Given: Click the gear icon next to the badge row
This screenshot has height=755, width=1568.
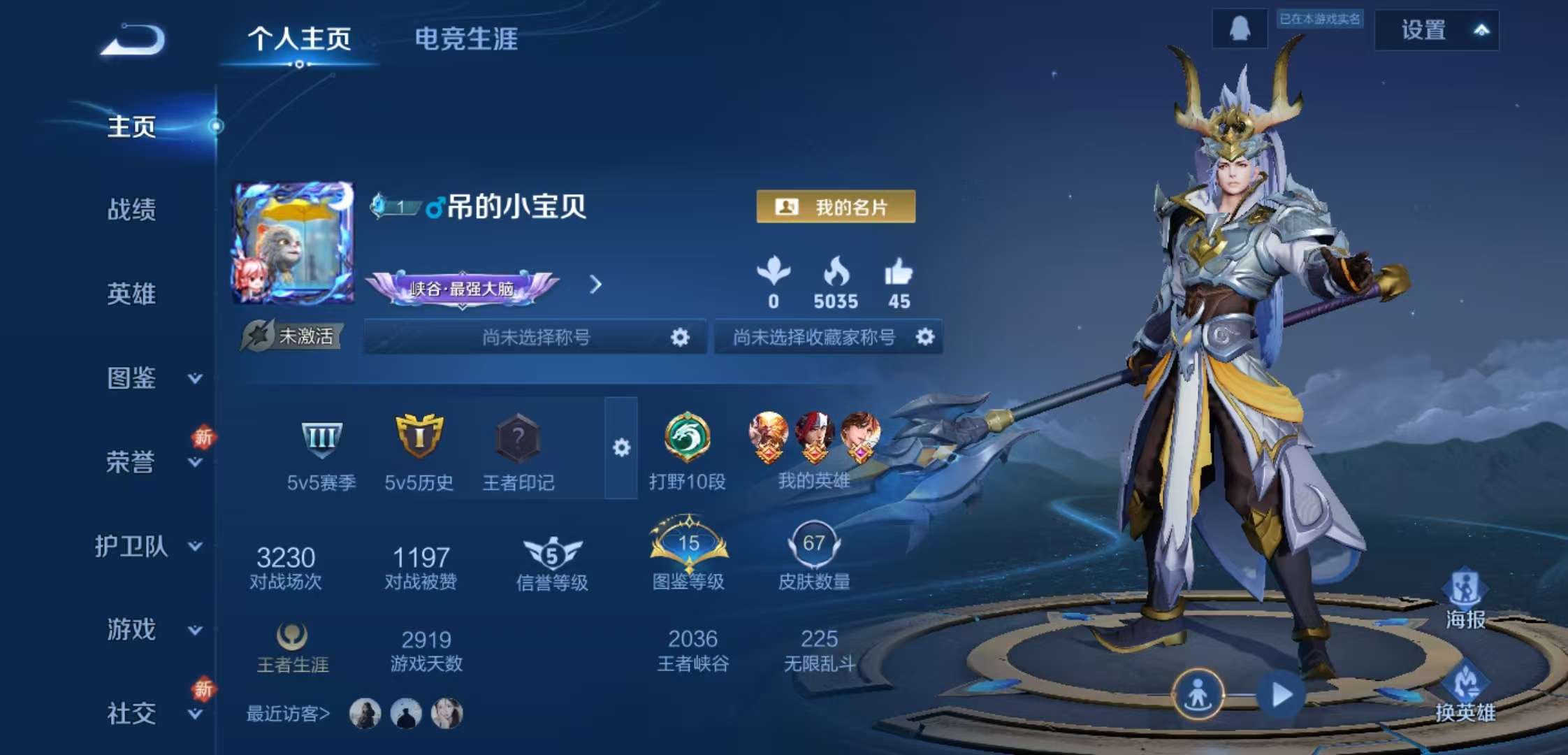Looking at the screenshot, I should point(623,447).
